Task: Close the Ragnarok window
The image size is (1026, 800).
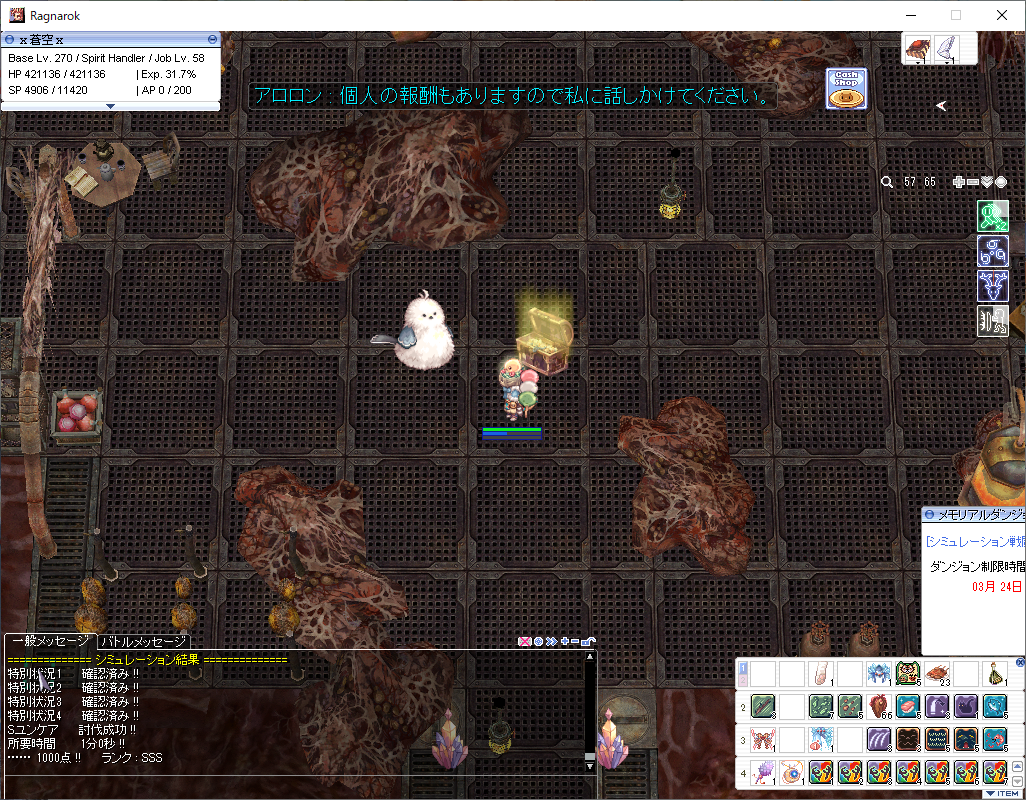Action: point(1002,15)
